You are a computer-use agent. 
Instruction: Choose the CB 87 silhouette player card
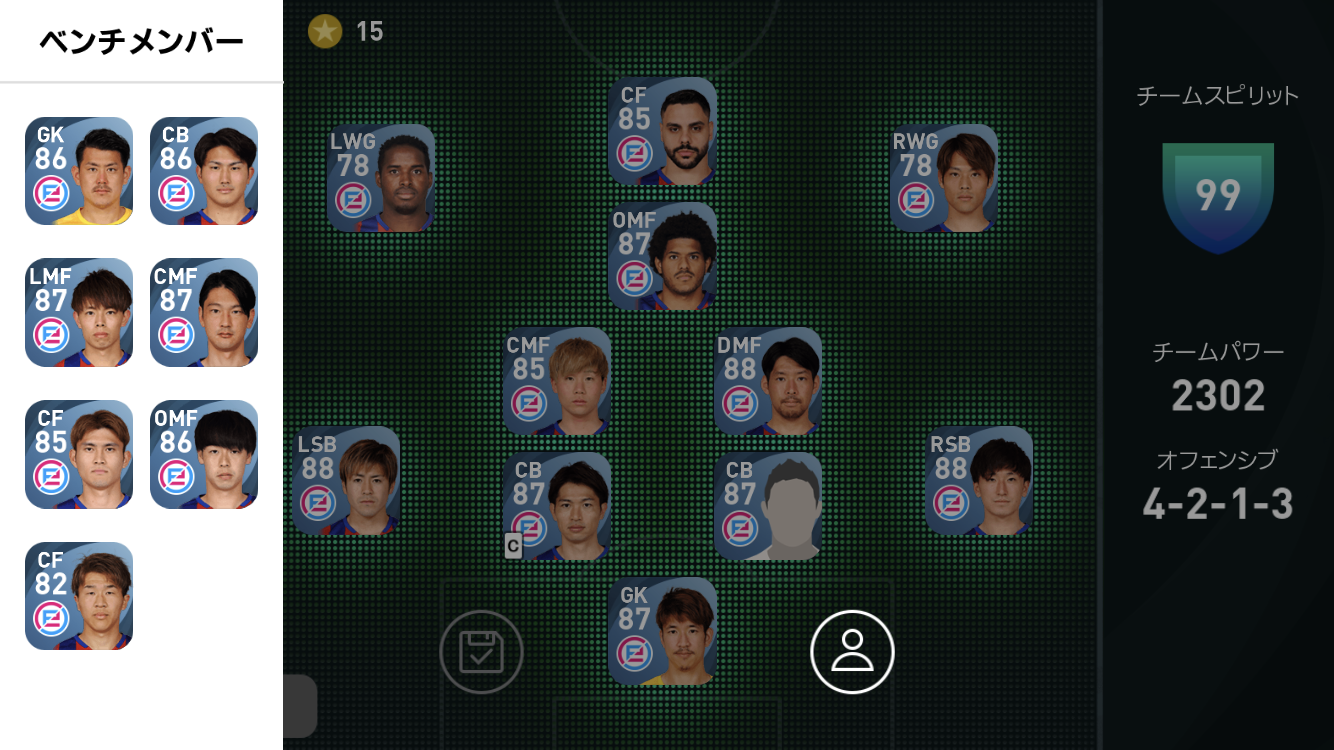pos(768,506)
